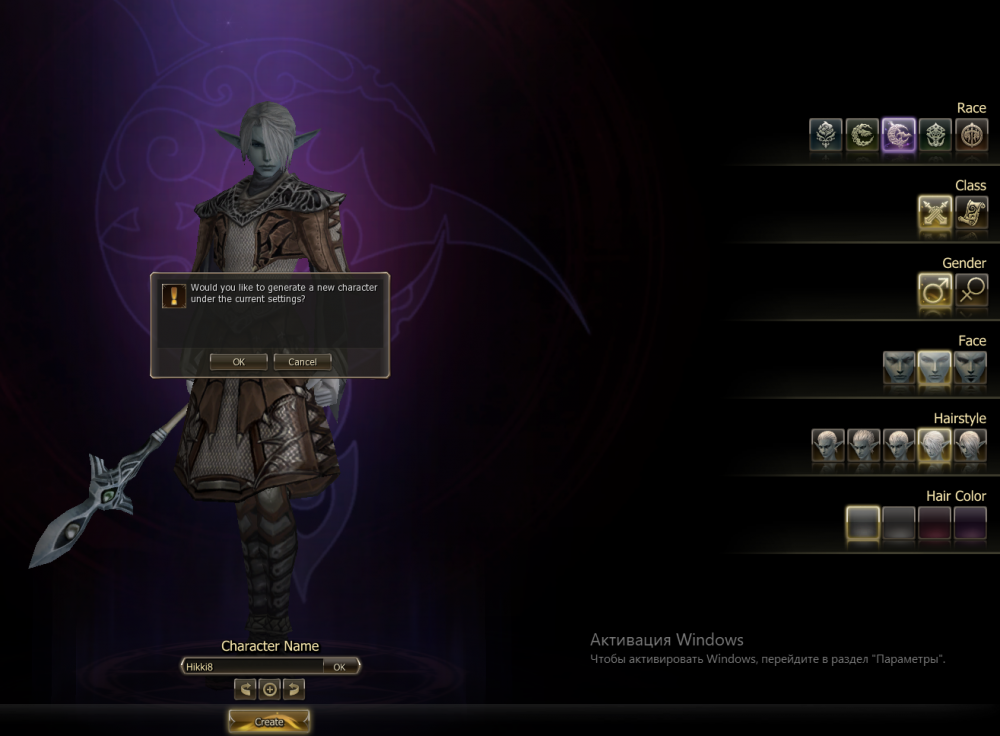
Task: Confirm the name with OK beside Hikki8
Action: pos(340,666)
